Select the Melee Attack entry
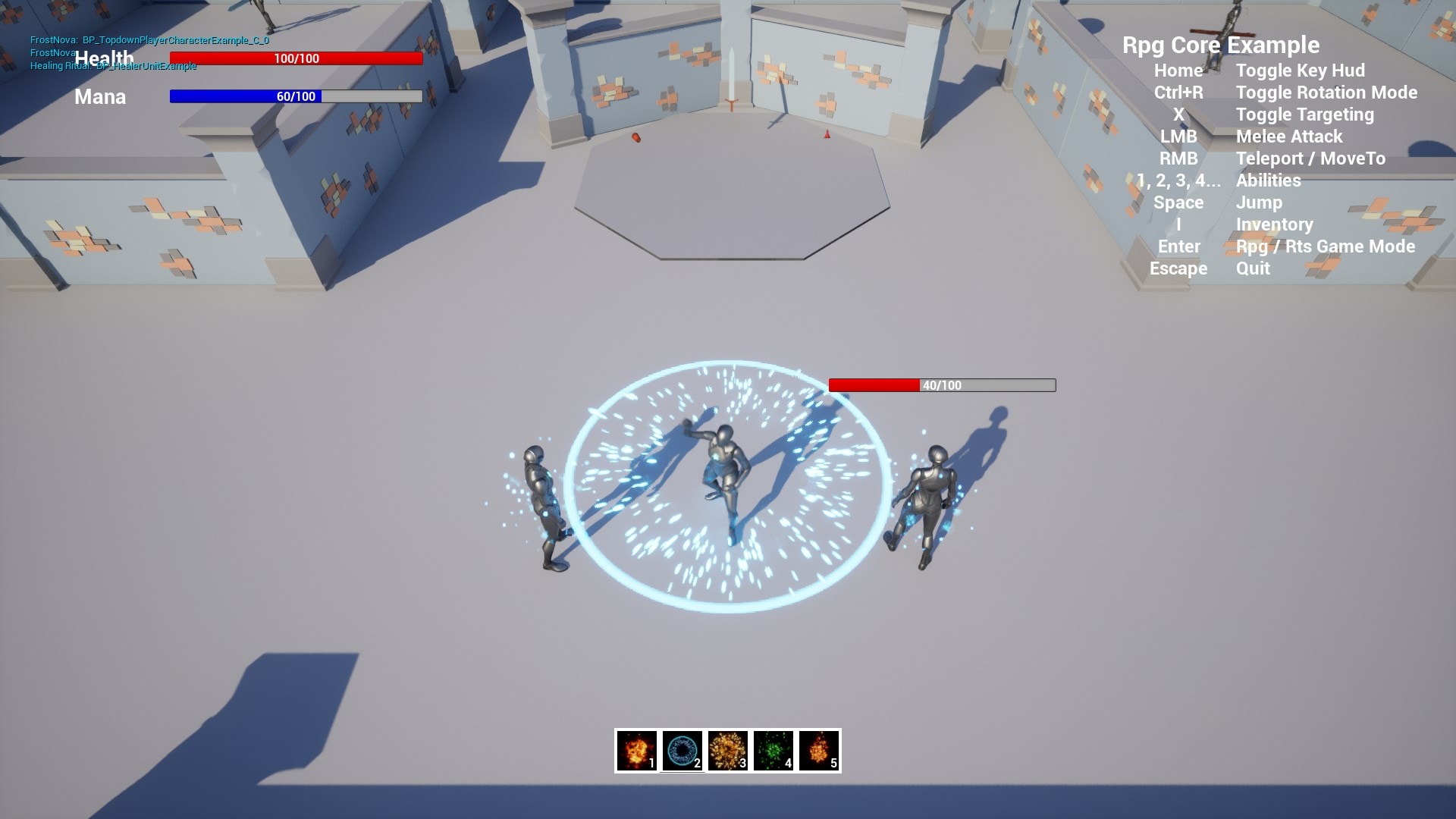Viewport: 1456px width, 819px height. [x=1288, y=136]
